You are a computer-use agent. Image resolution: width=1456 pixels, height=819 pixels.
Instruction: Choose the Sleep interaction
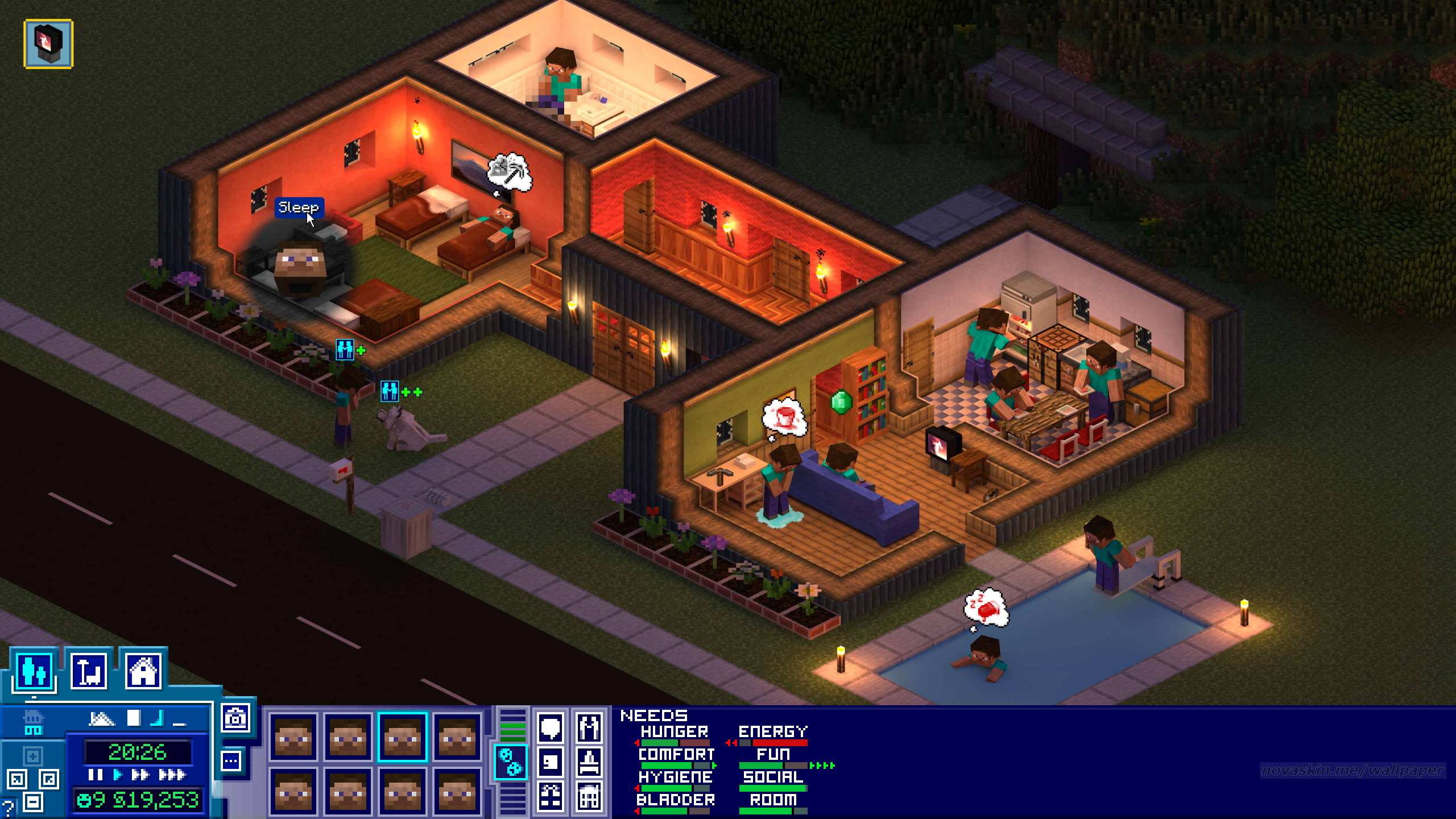pos(299,208)
